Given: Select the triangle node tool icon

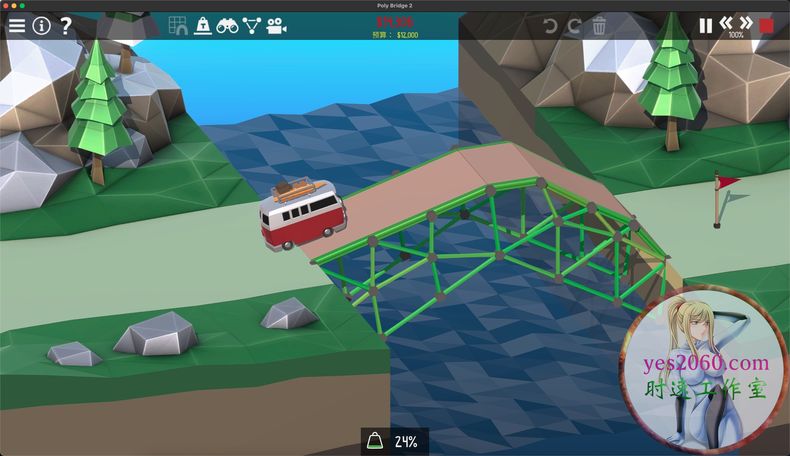Looking at the screenshot, I should [251, 26].
